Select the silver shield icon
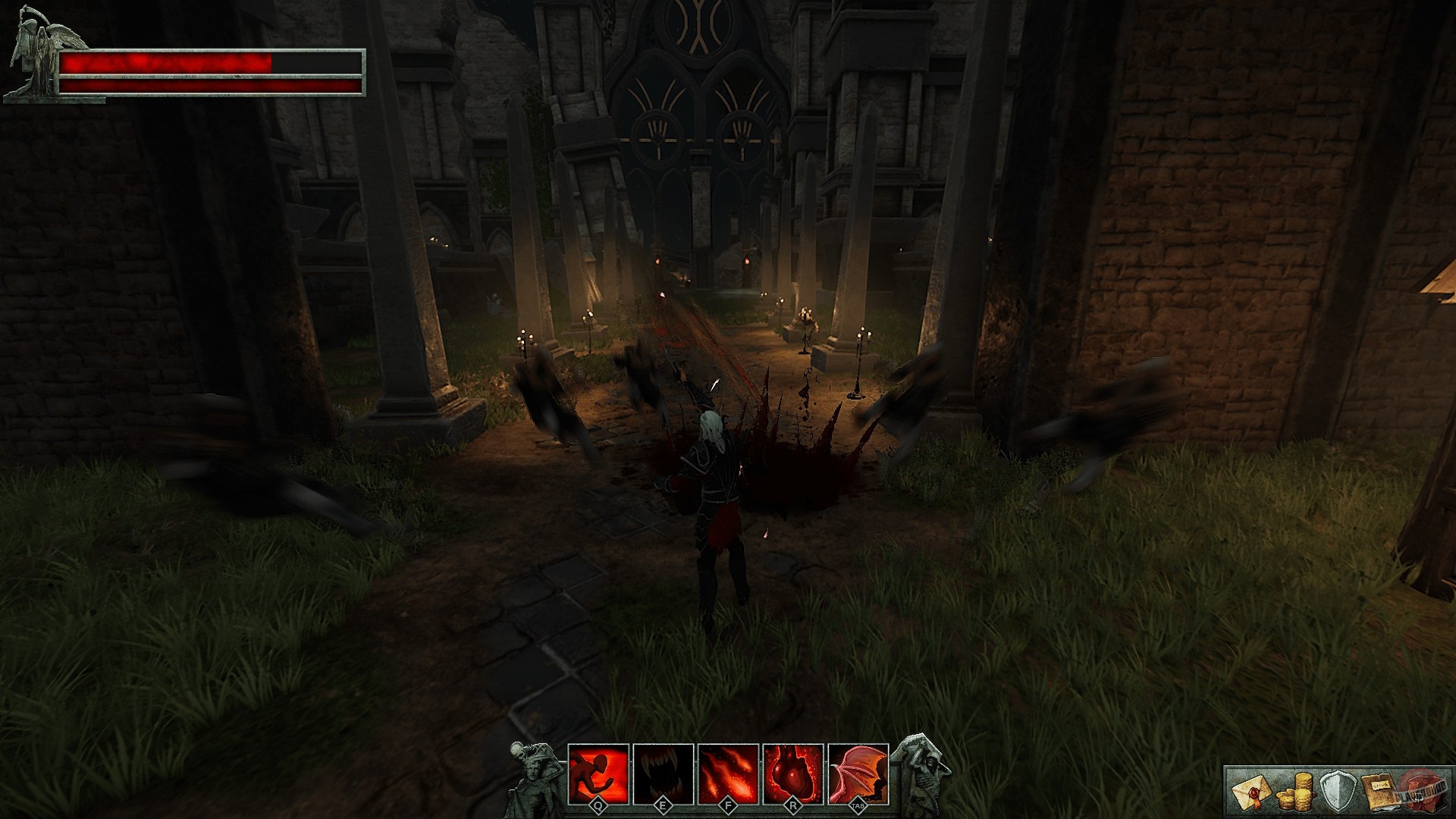 (1336, 792)
